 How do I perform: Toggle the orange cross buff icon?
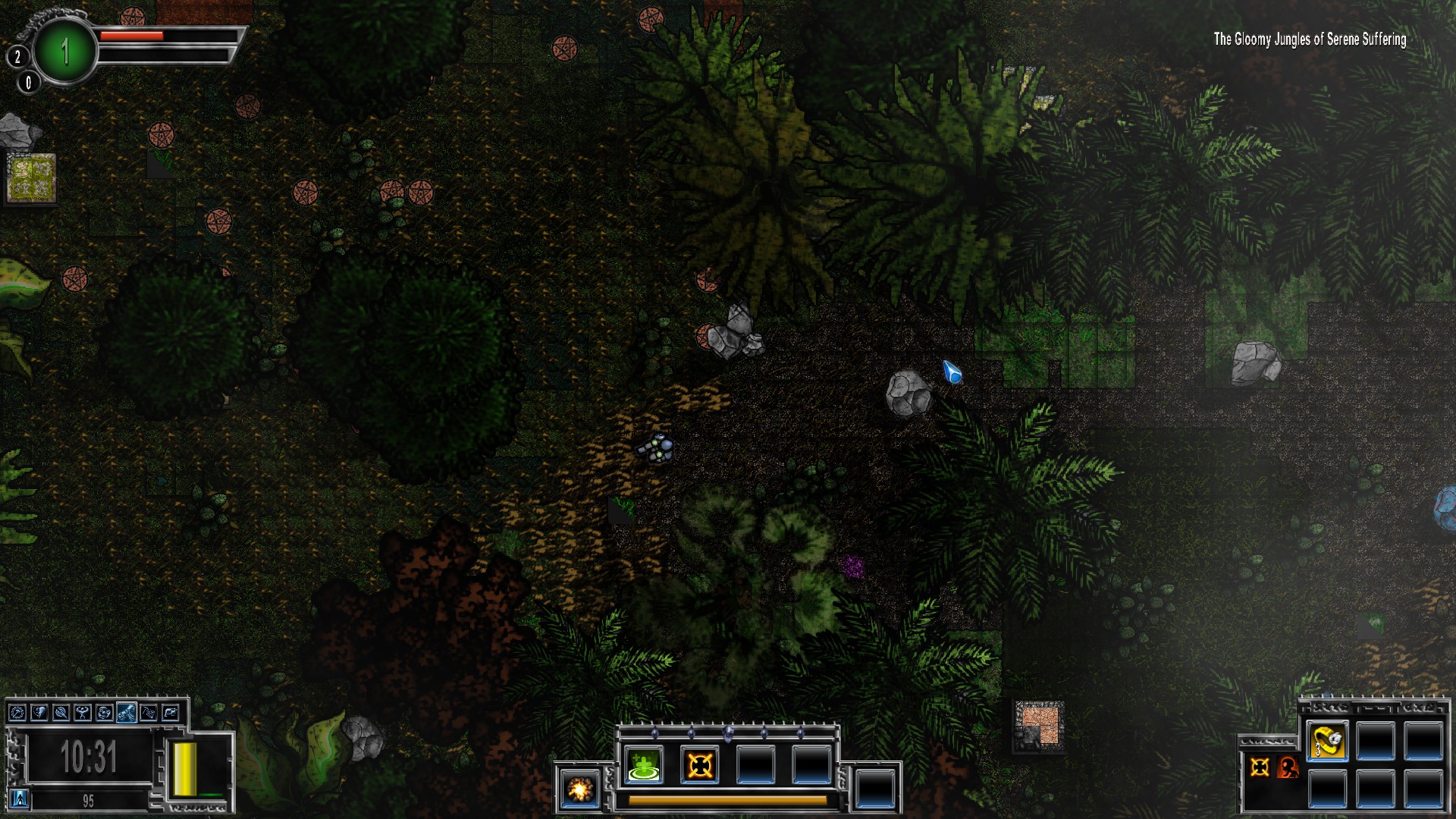coord(1260,767)
